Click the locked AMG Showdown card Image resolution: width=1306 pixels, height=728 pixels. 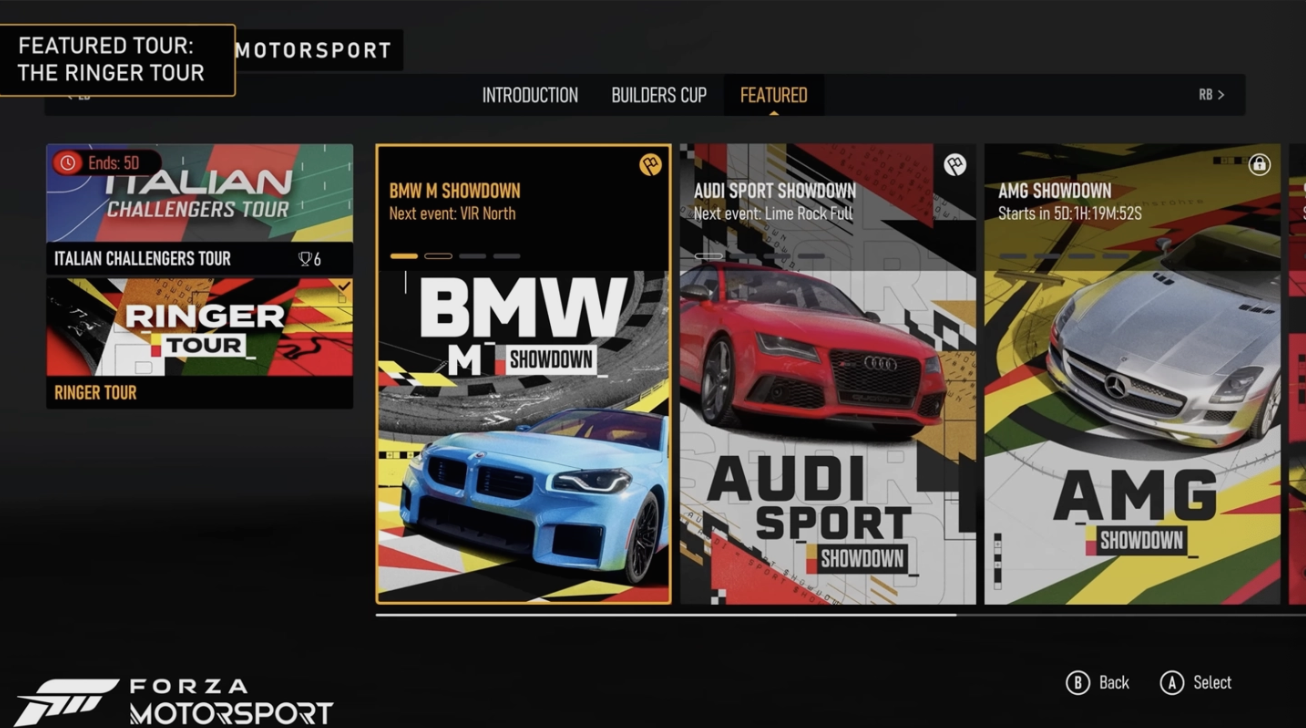(x=1132, y=374)
